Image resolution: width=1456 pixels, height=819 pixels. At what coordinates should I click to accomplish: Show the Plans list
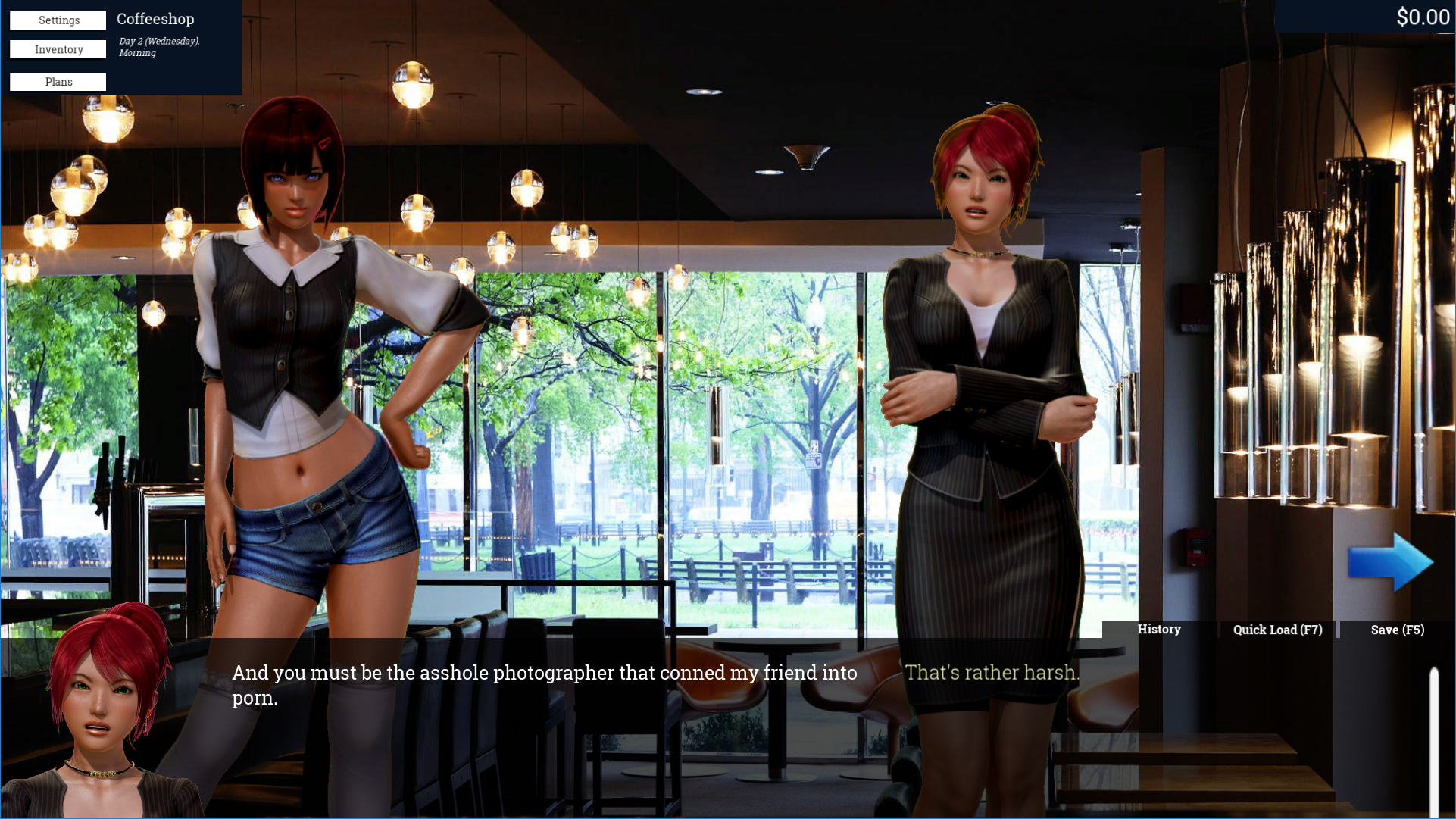point(58,82)
